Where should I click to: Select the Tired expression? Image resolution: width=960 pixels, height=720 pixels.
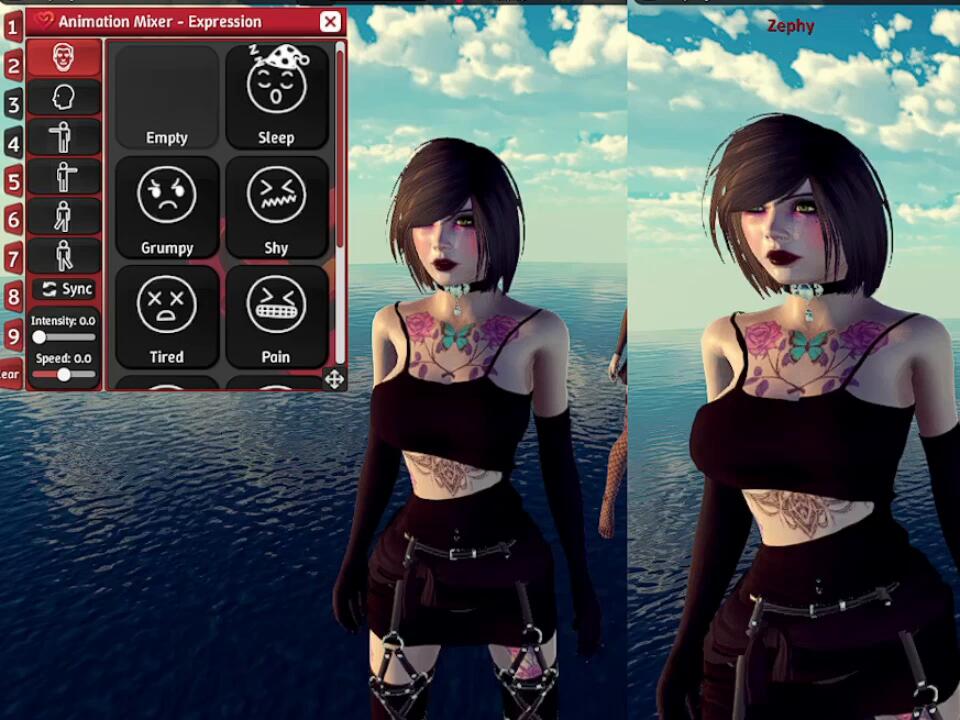click(167, 316)
